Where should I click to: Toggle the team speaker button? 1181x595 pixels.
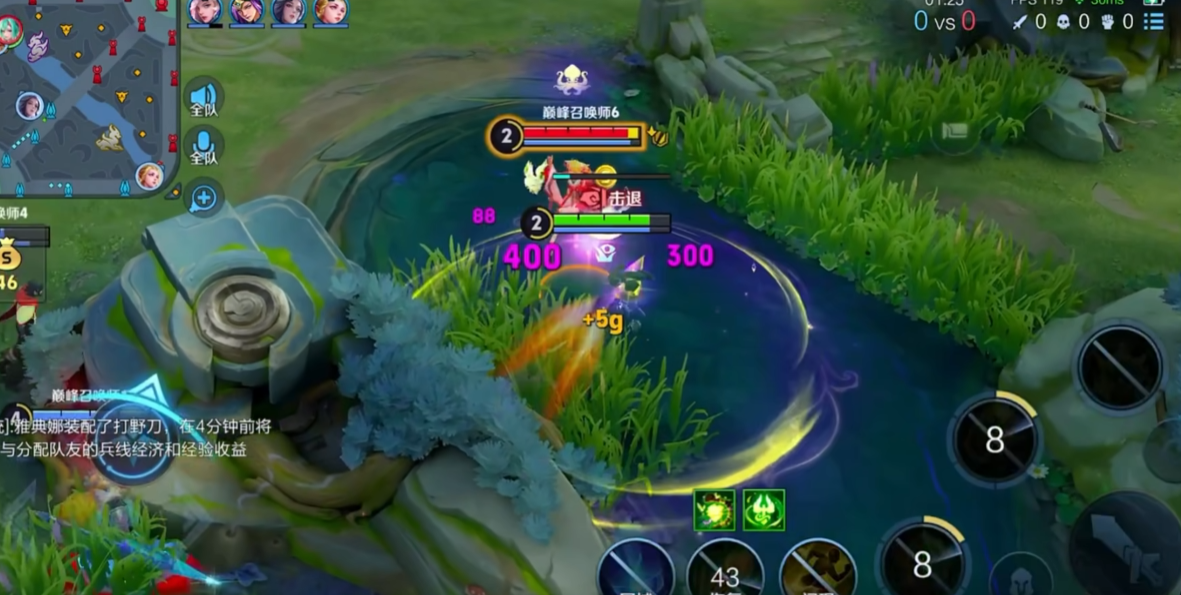click(203, 97)
